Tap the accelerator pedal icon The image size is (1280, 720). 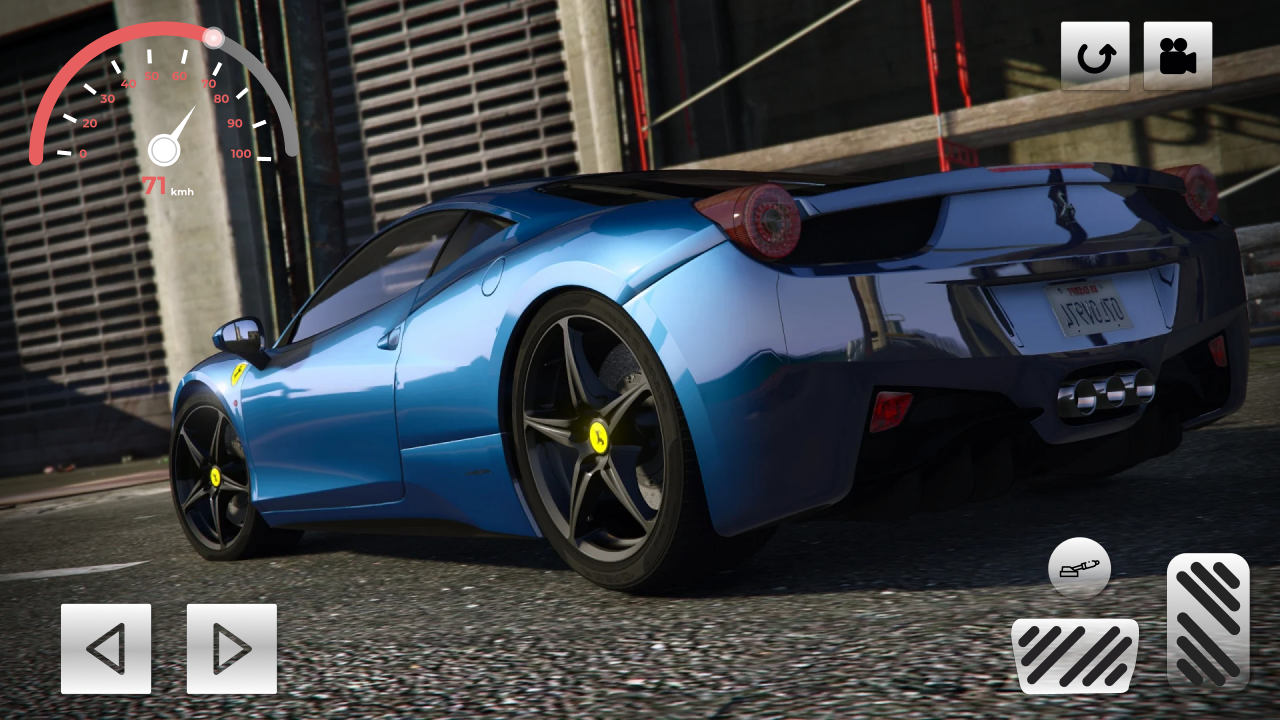point(1209,620)
